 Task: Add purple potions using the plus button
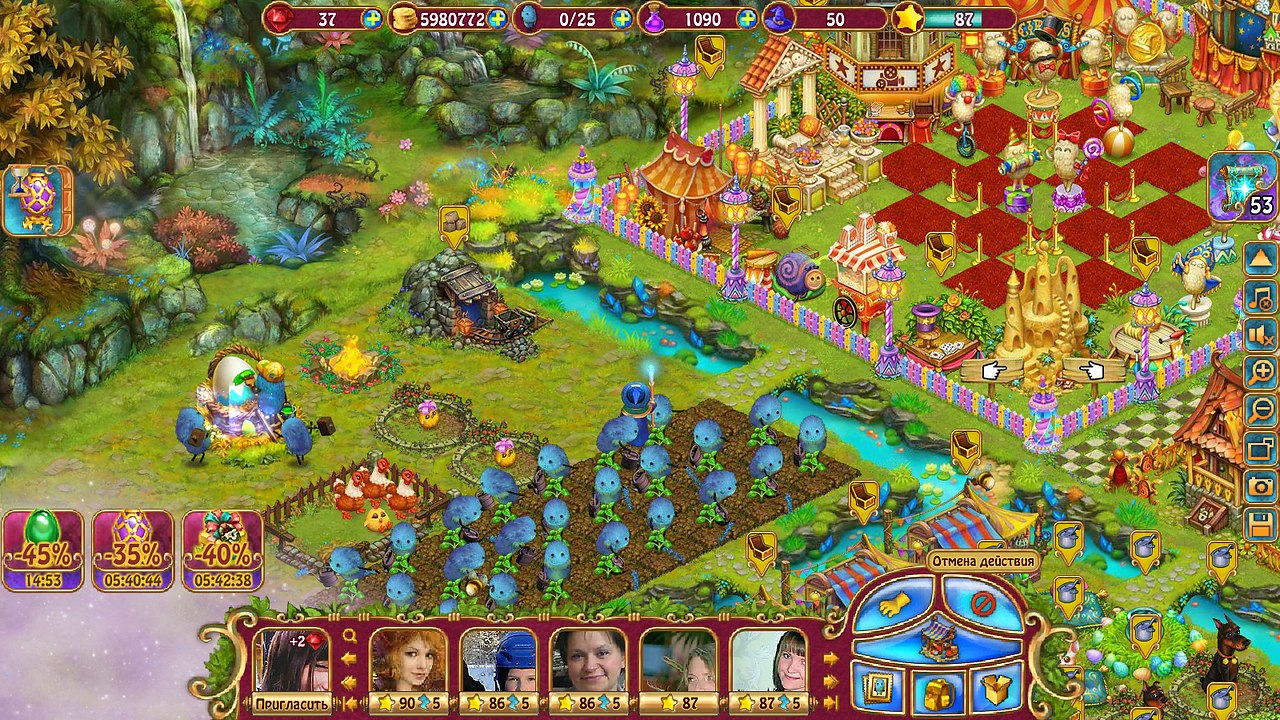(x=747, y=19)
